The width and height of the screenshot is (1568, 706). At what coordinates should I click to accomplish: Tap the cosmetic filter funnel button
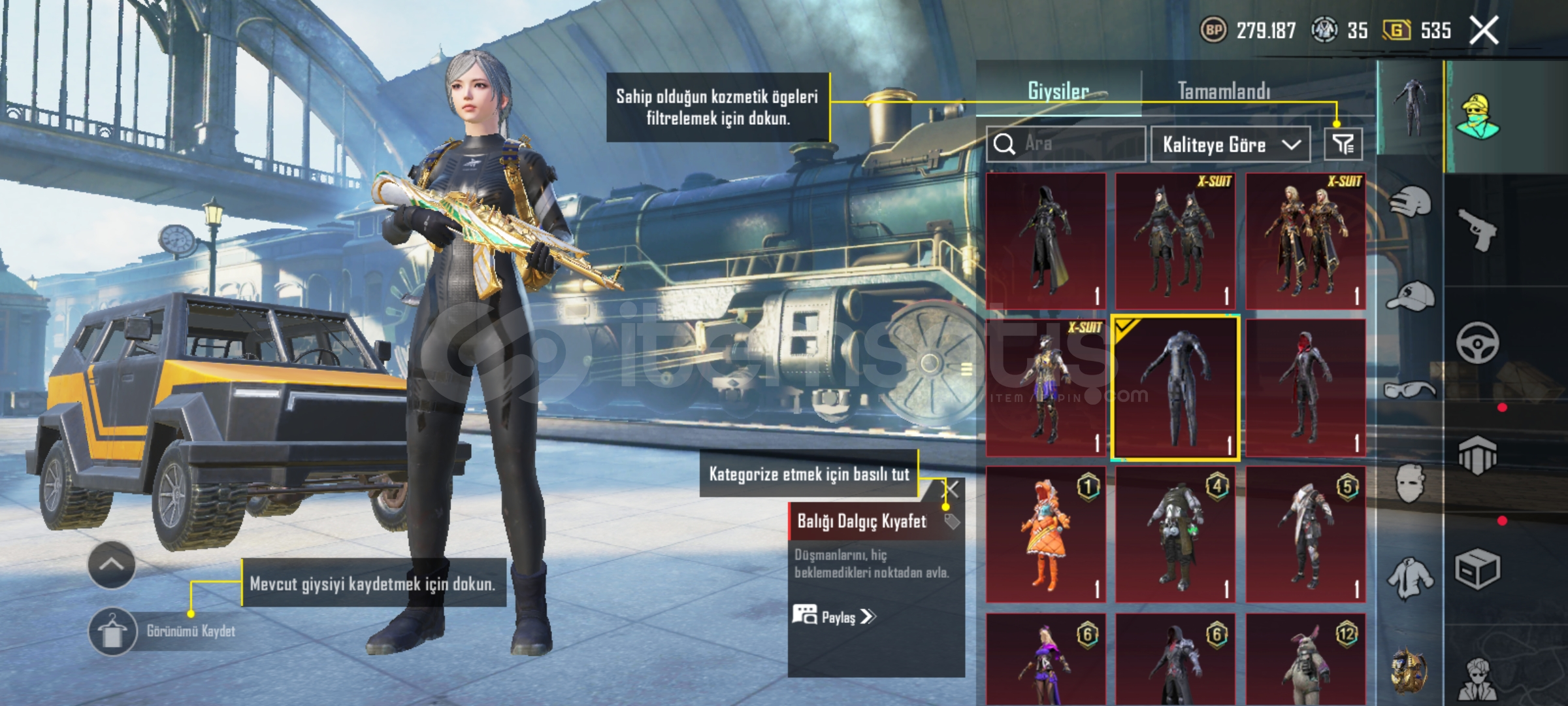1343,144
